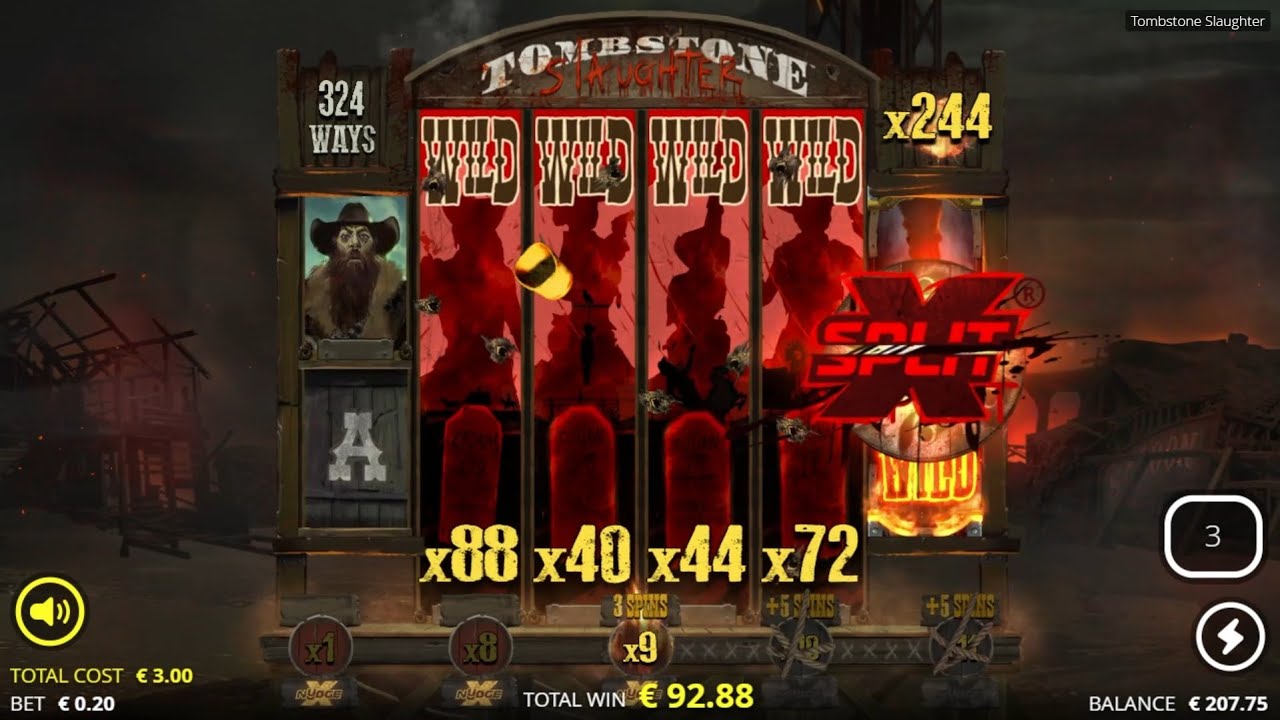This screenshot has width=1280, height=720.
Task: Toggle the spins-remaining counter showing 3
Action: [x=1214, y=538]
